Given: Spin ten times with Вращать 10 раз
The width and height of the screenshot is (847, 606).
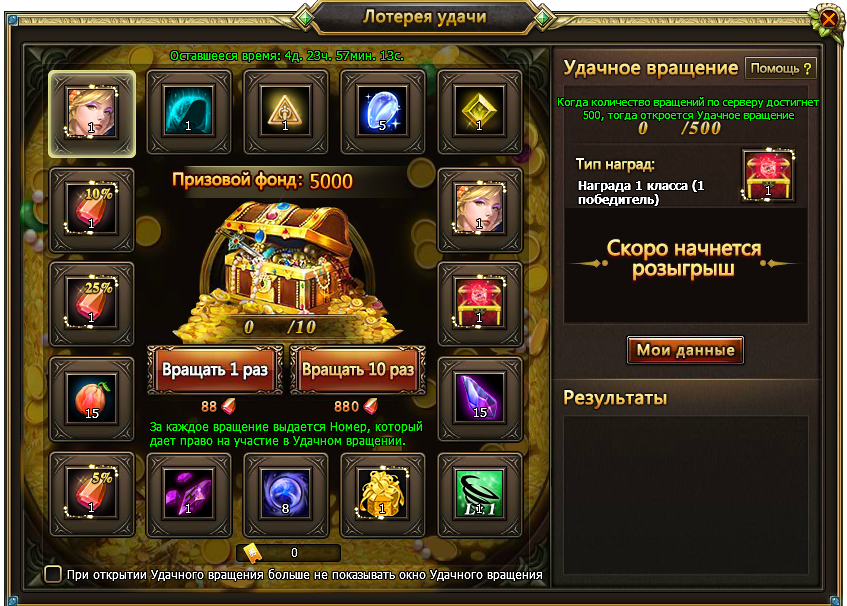Looking at the screenshot, I should click(x=357, y=370).
